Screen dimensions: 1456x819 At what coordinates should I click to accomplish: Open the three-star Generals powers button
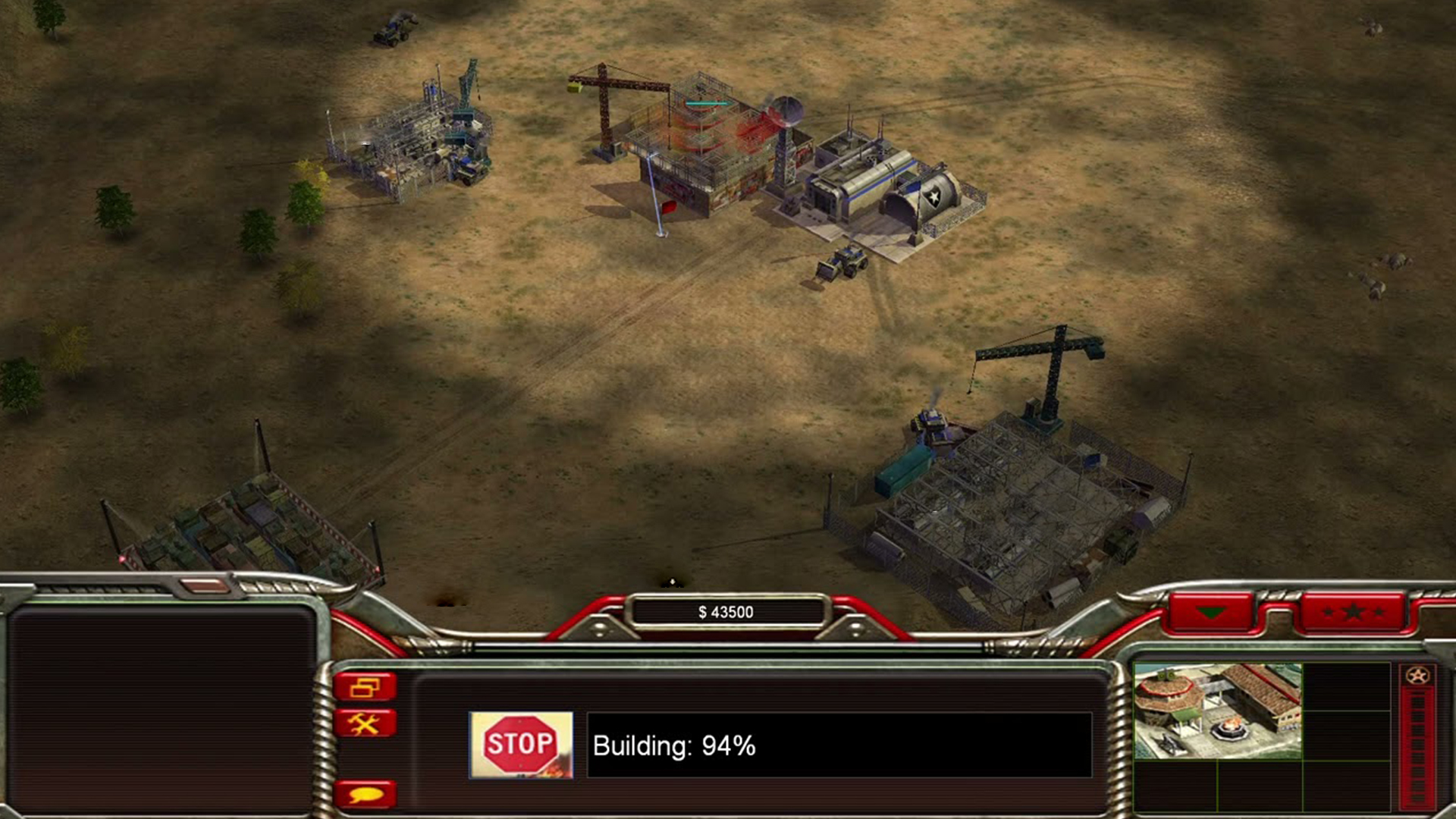1353,613
